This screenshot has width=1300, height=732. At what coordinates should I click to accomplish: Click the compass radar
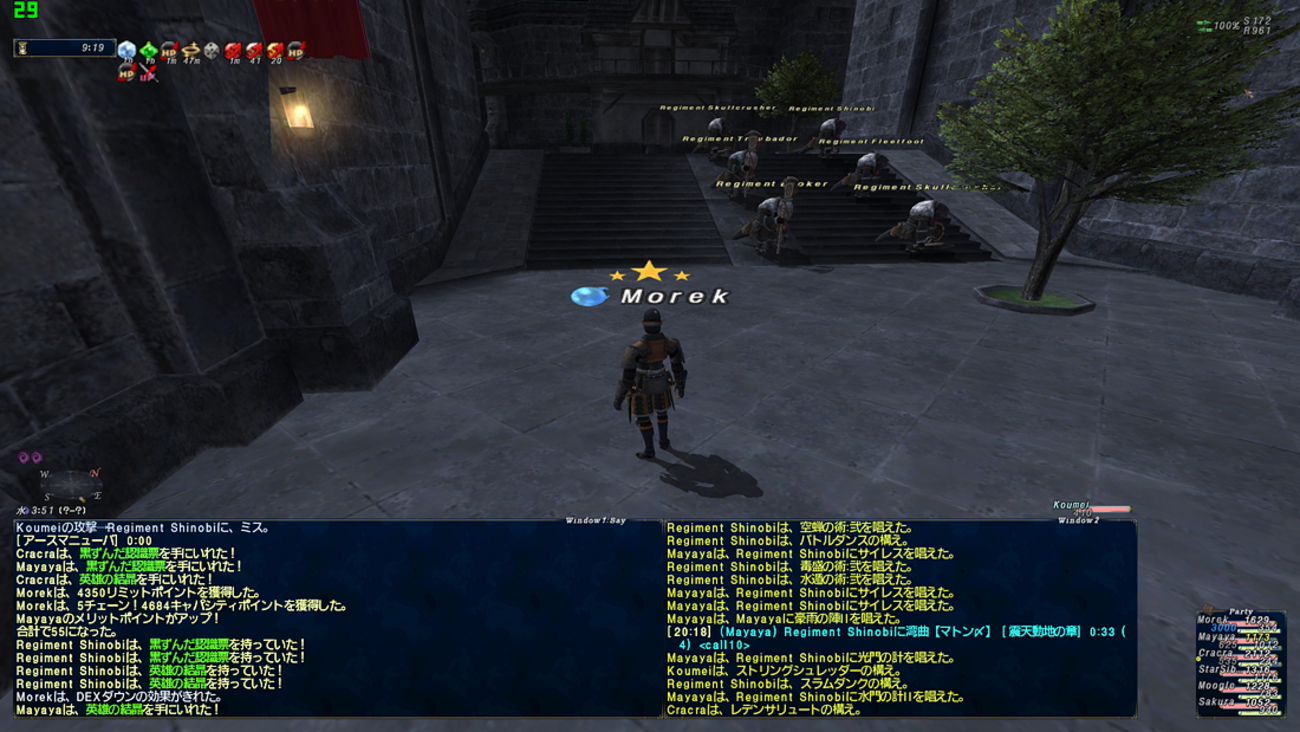(70, 486)
